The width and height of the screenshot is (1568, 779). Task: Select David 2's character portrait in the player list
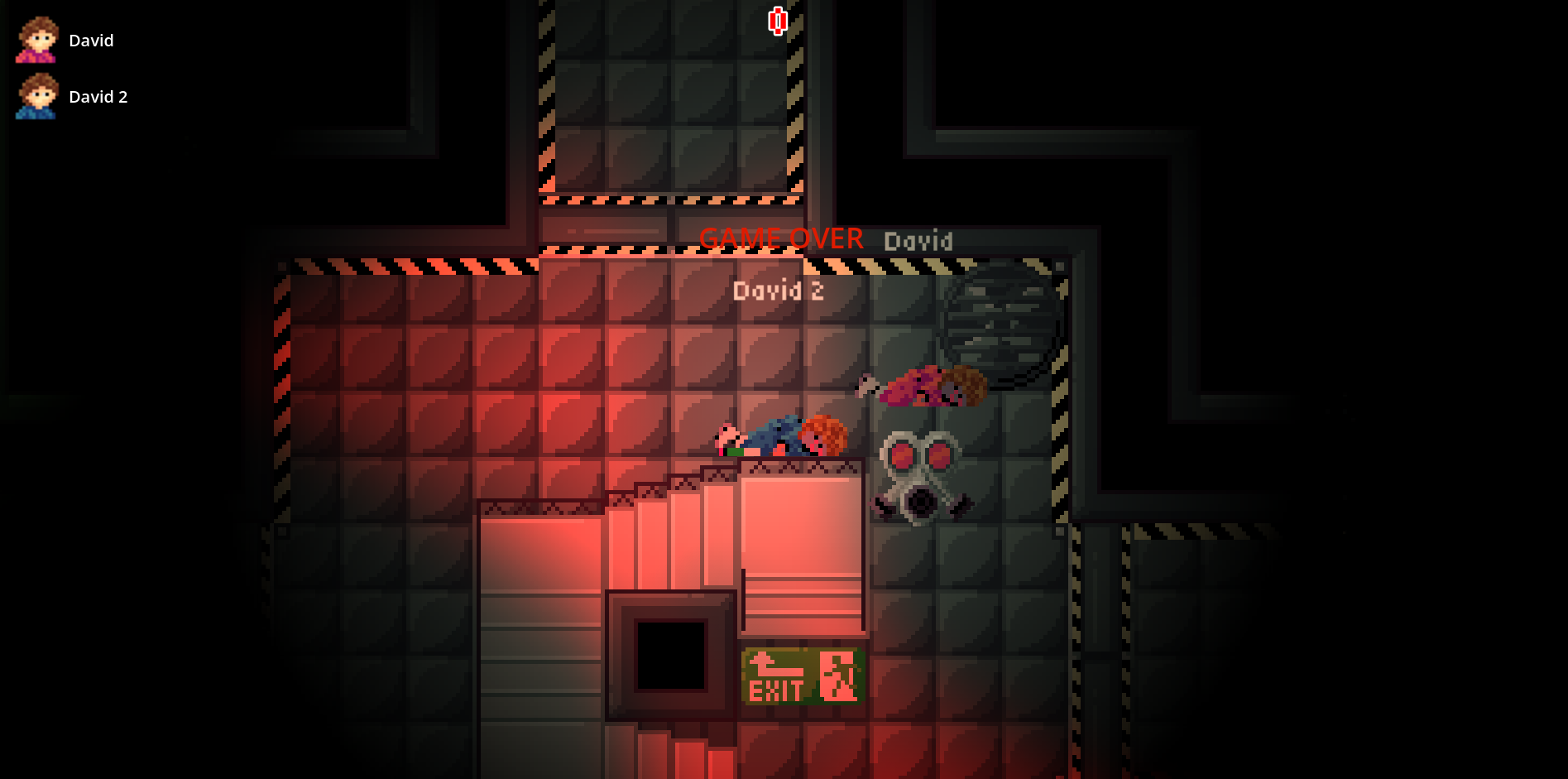click(36, 96)
